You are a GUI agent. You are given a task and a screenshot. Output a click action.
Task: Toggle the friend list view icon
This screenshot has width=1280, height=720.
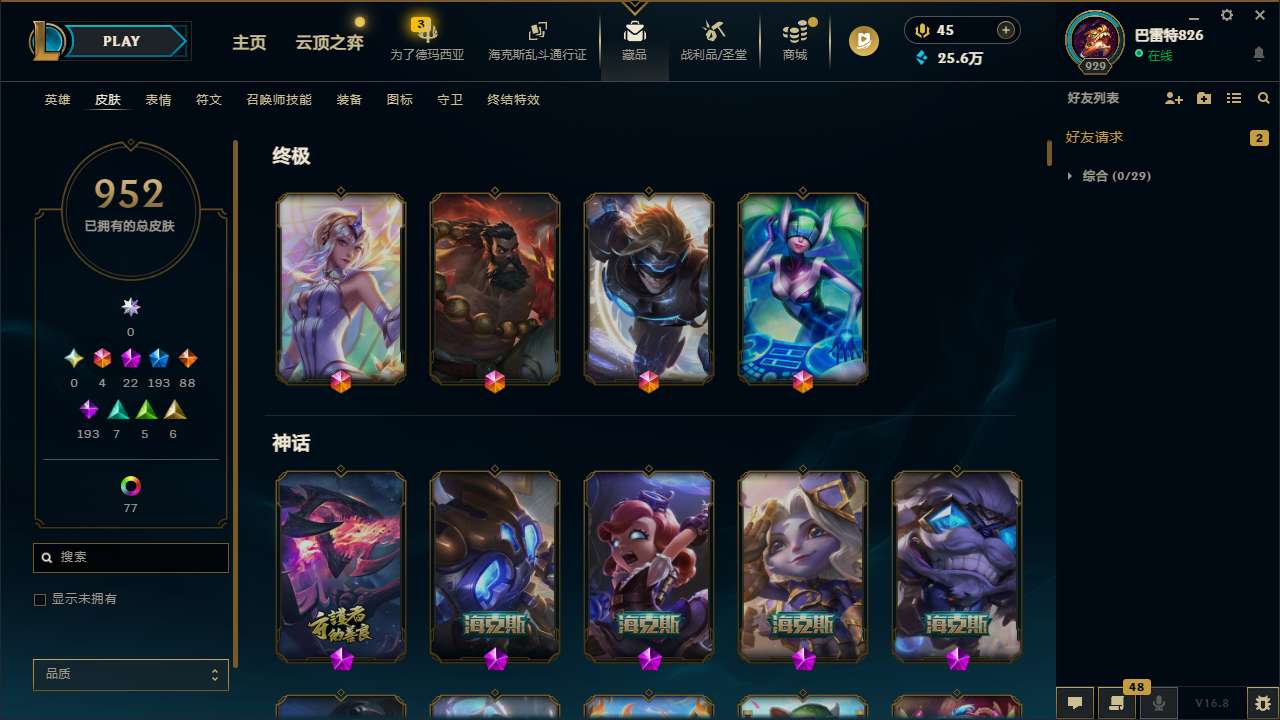(x=1234, y=98)
